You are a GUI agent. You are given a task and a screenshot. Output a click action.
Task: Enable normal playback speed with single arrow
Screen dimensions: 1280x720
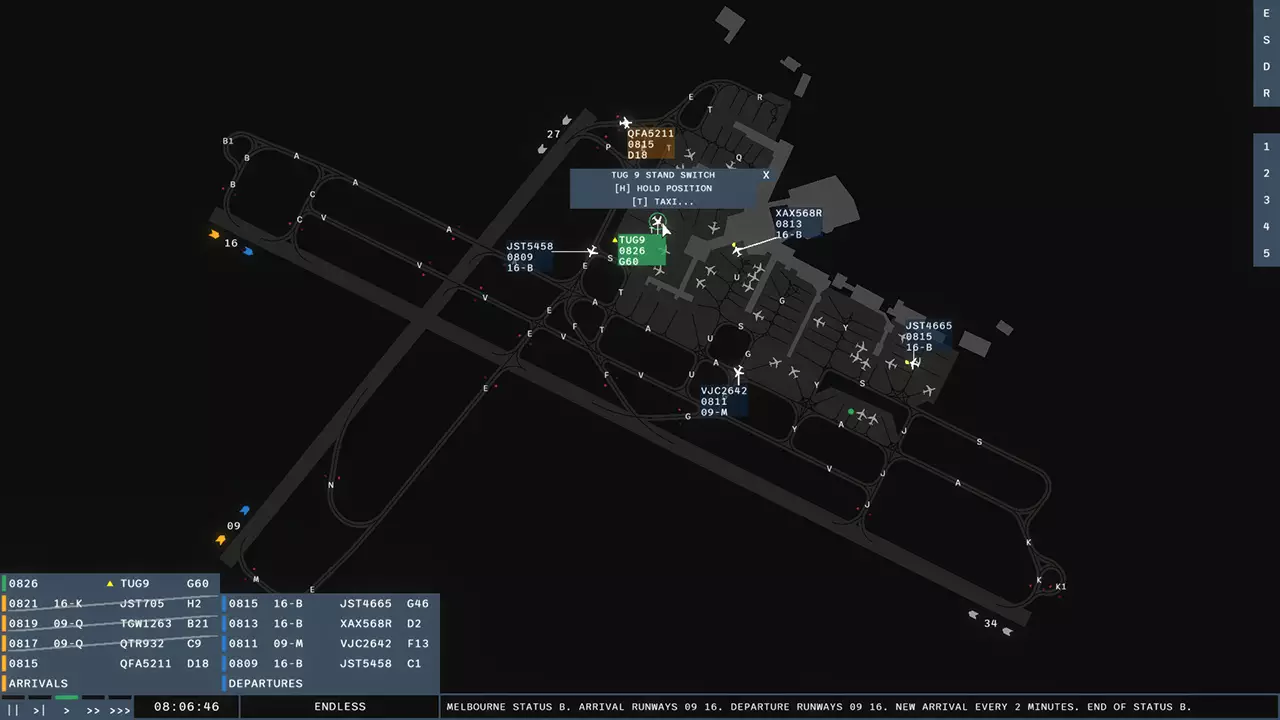65,709
